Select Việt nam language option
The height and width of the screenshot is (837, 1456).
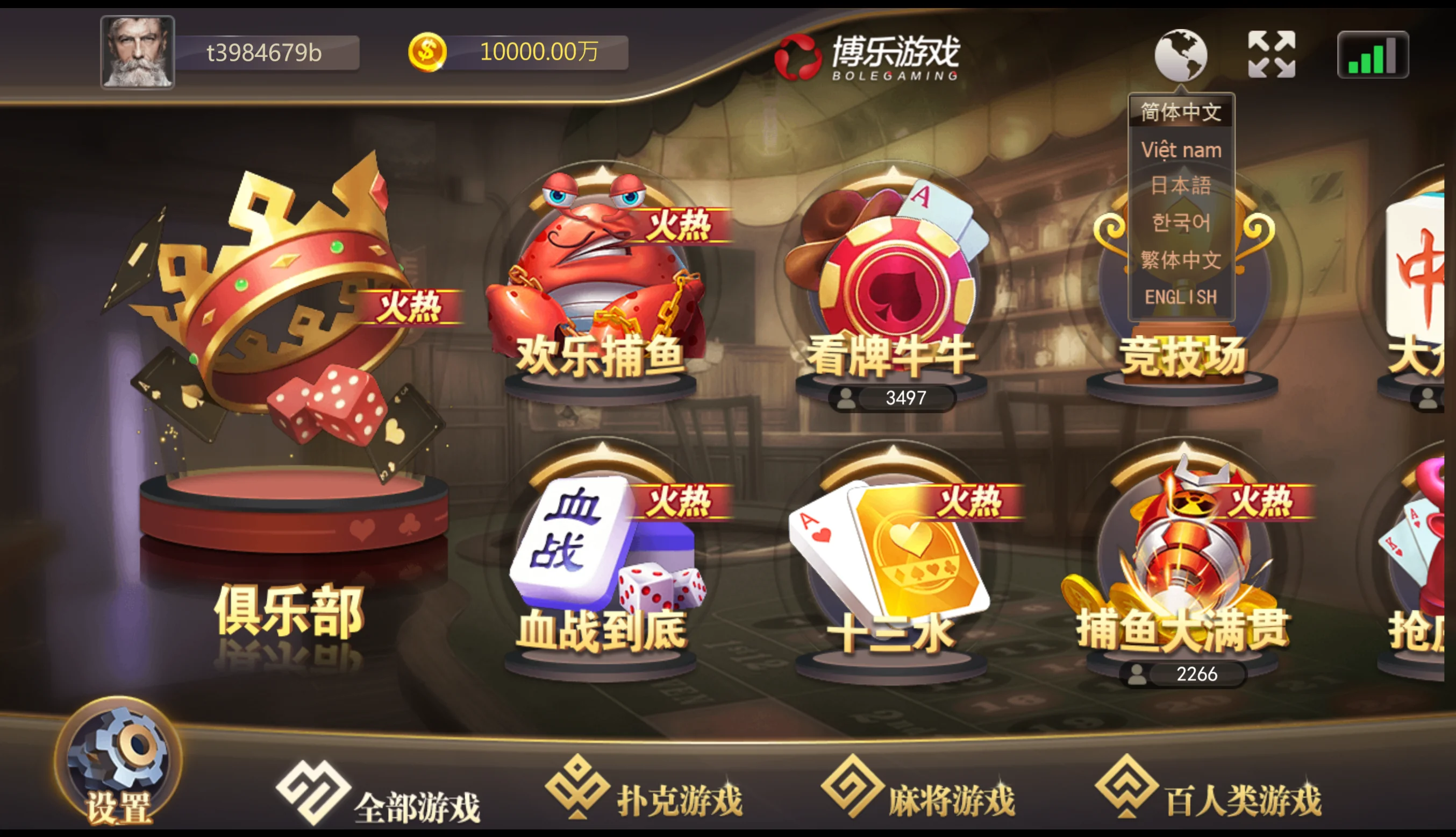pos(1181,150)
